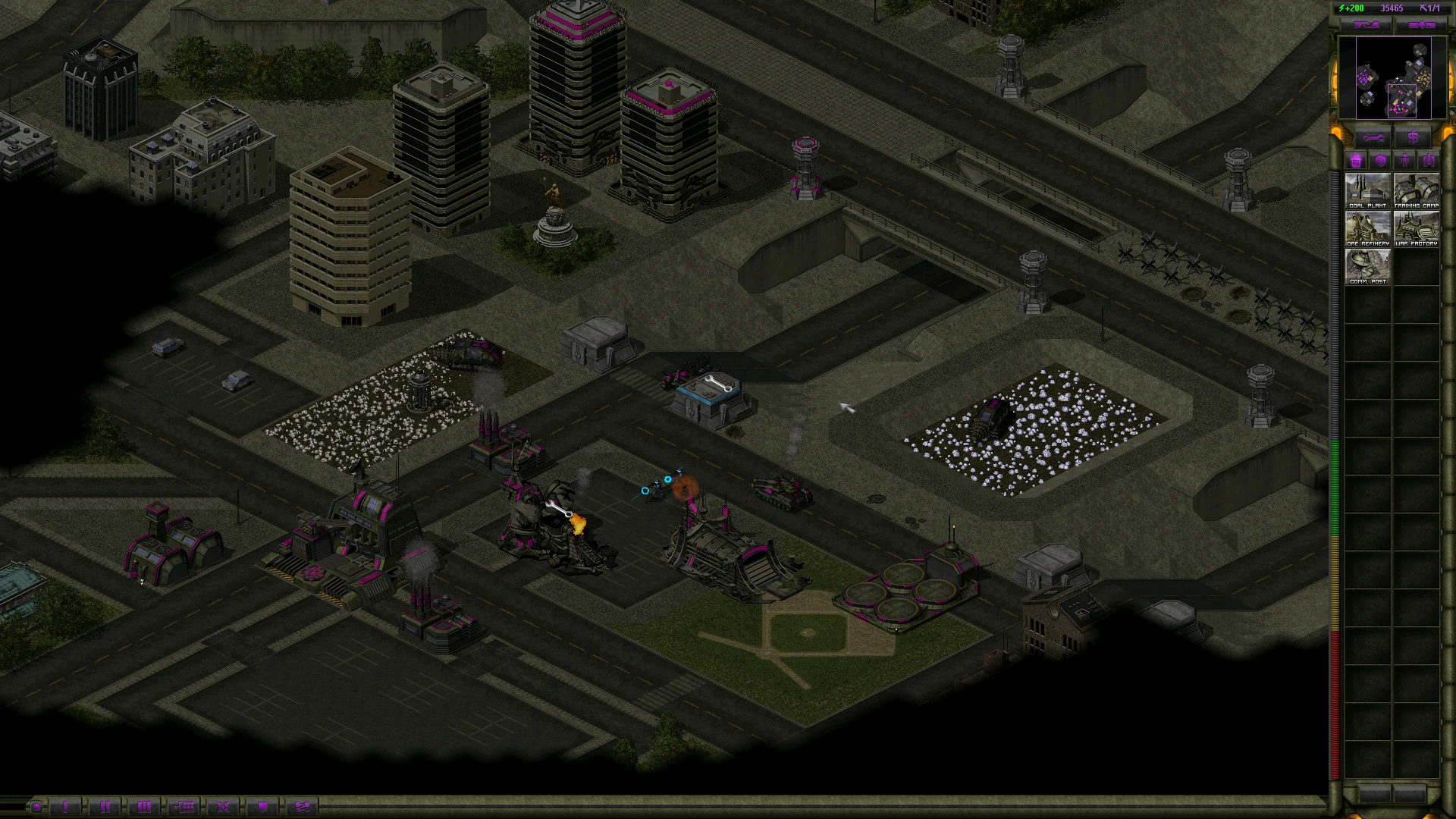Image resolution: width=1456 pixels, height=819 pixels.
Task: Activate the wrench repair button
Action: point(1373,138)
